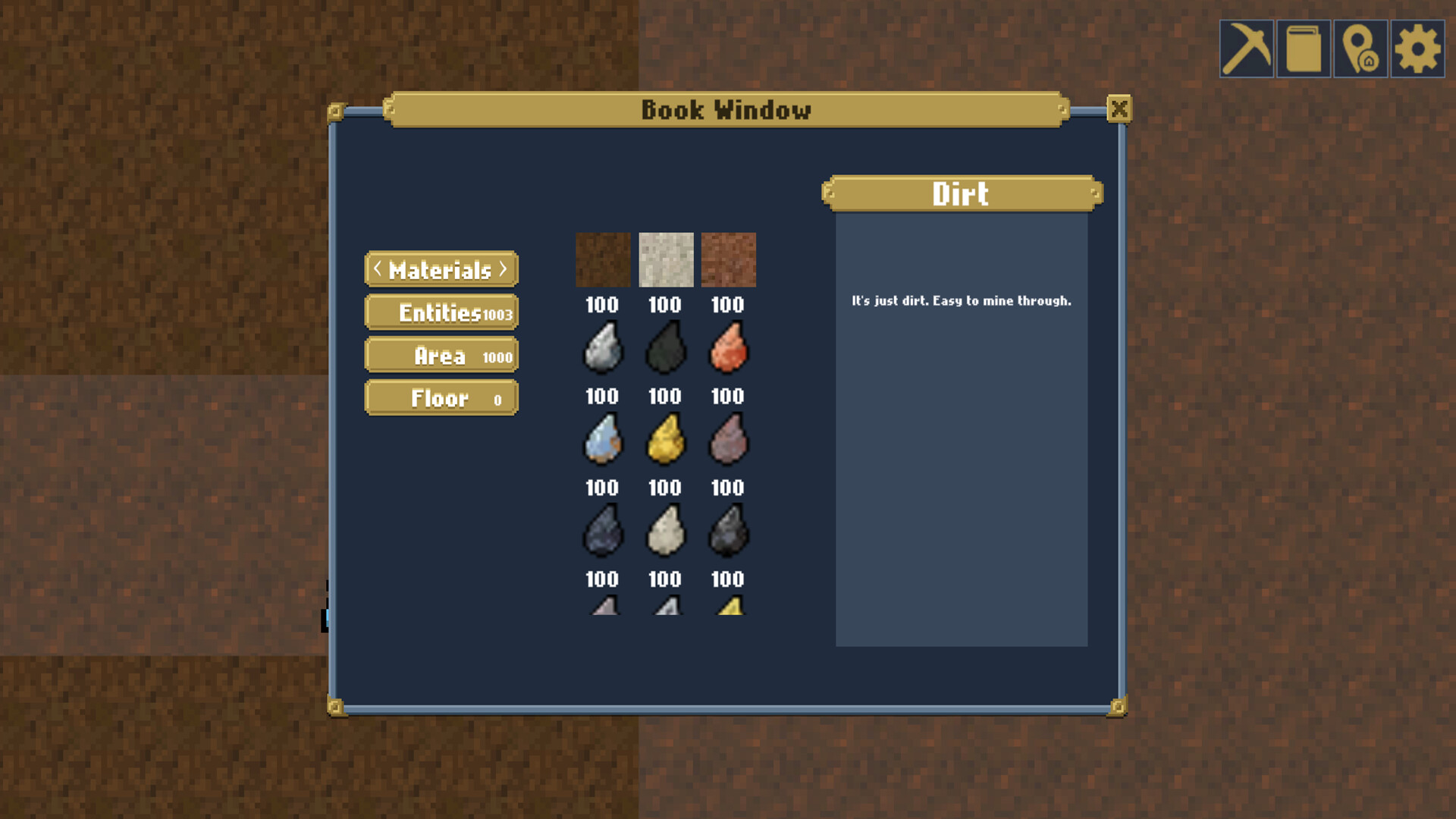Select the pickaxe mining tool
Image resolution: width=1456 pixels, height=819 pixels.
(x=1246, y=50)
